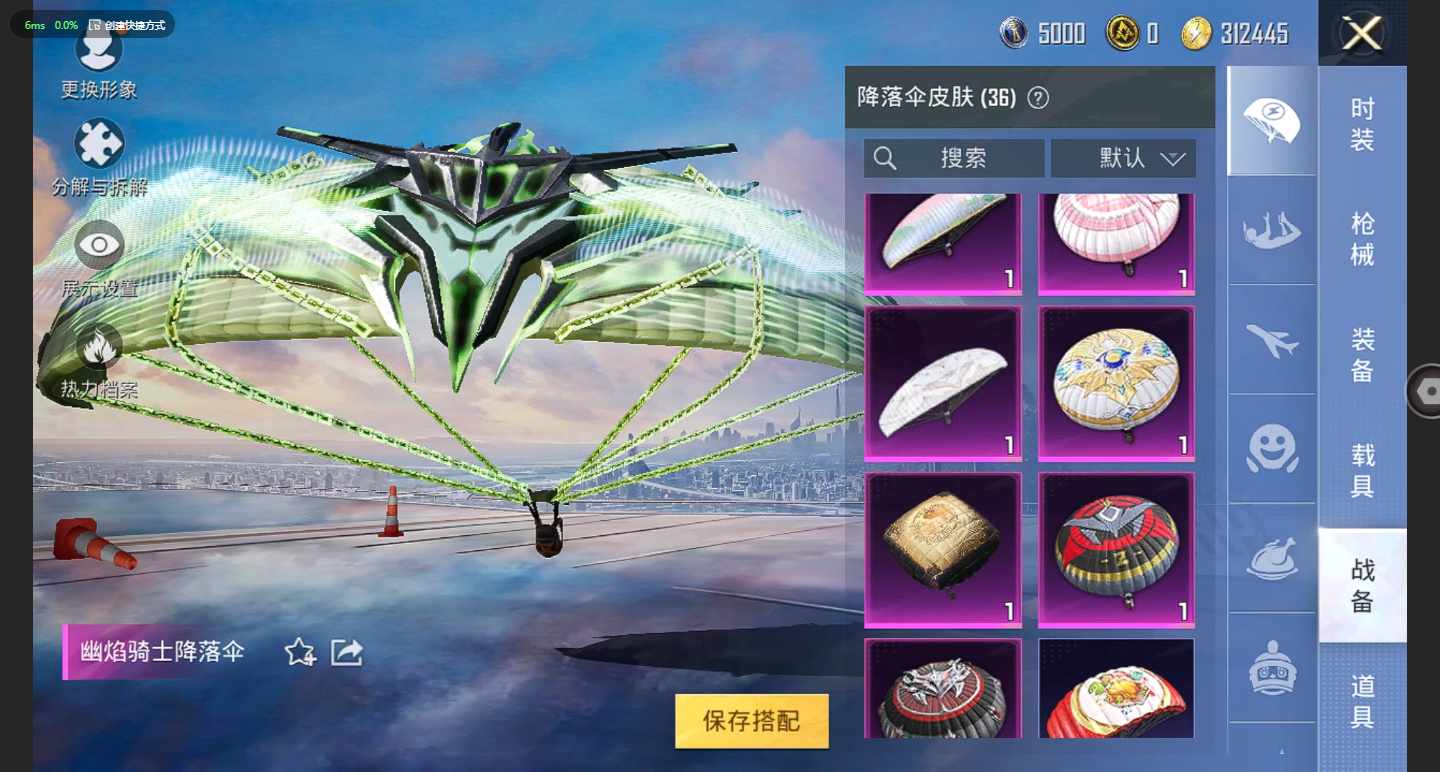Favorite the parachute with star icon

click(300, 653)
